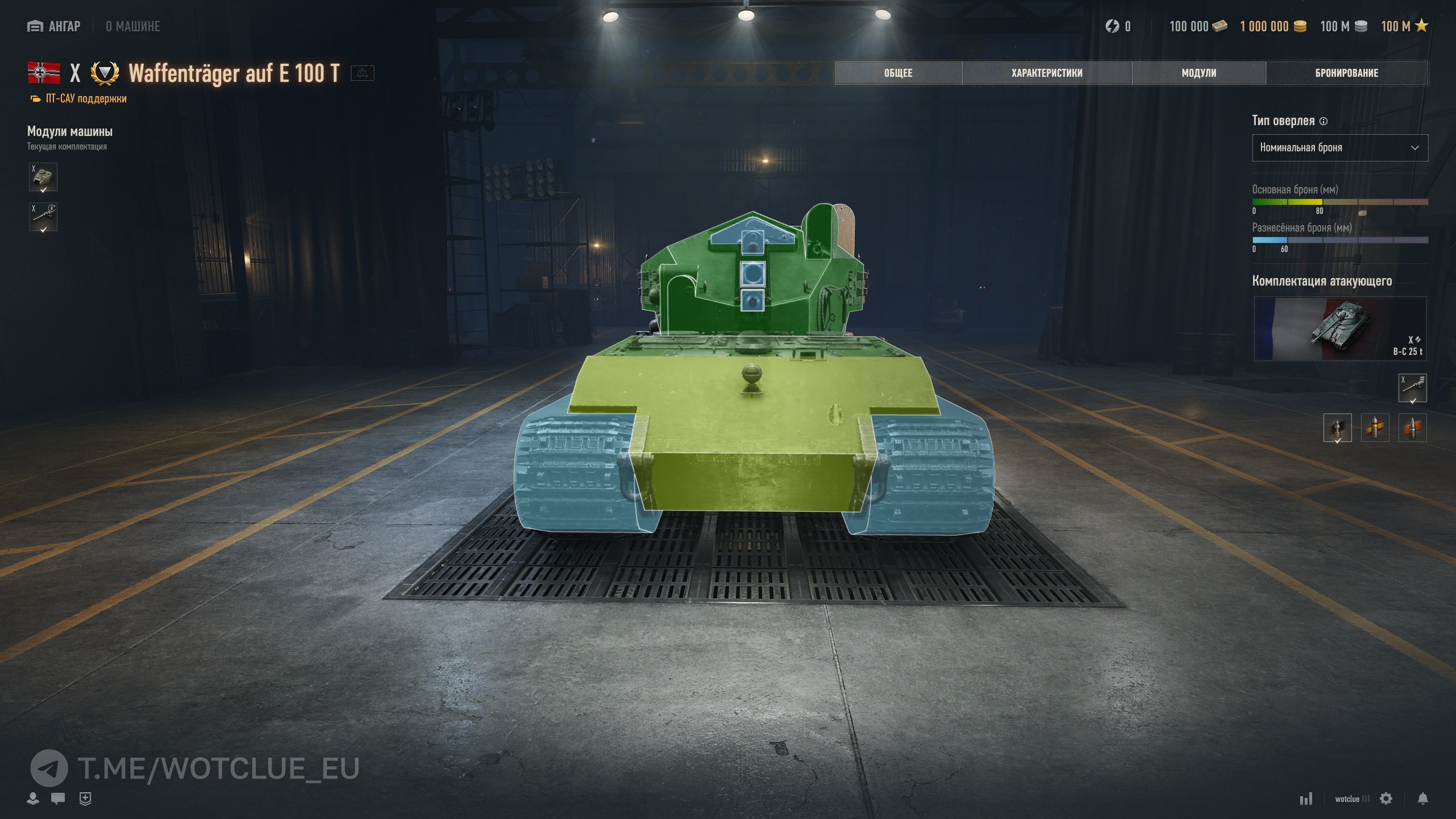
Task: Open the ХАРАКТЕРИСТИКИ tab
Action: pos(1046,73)
